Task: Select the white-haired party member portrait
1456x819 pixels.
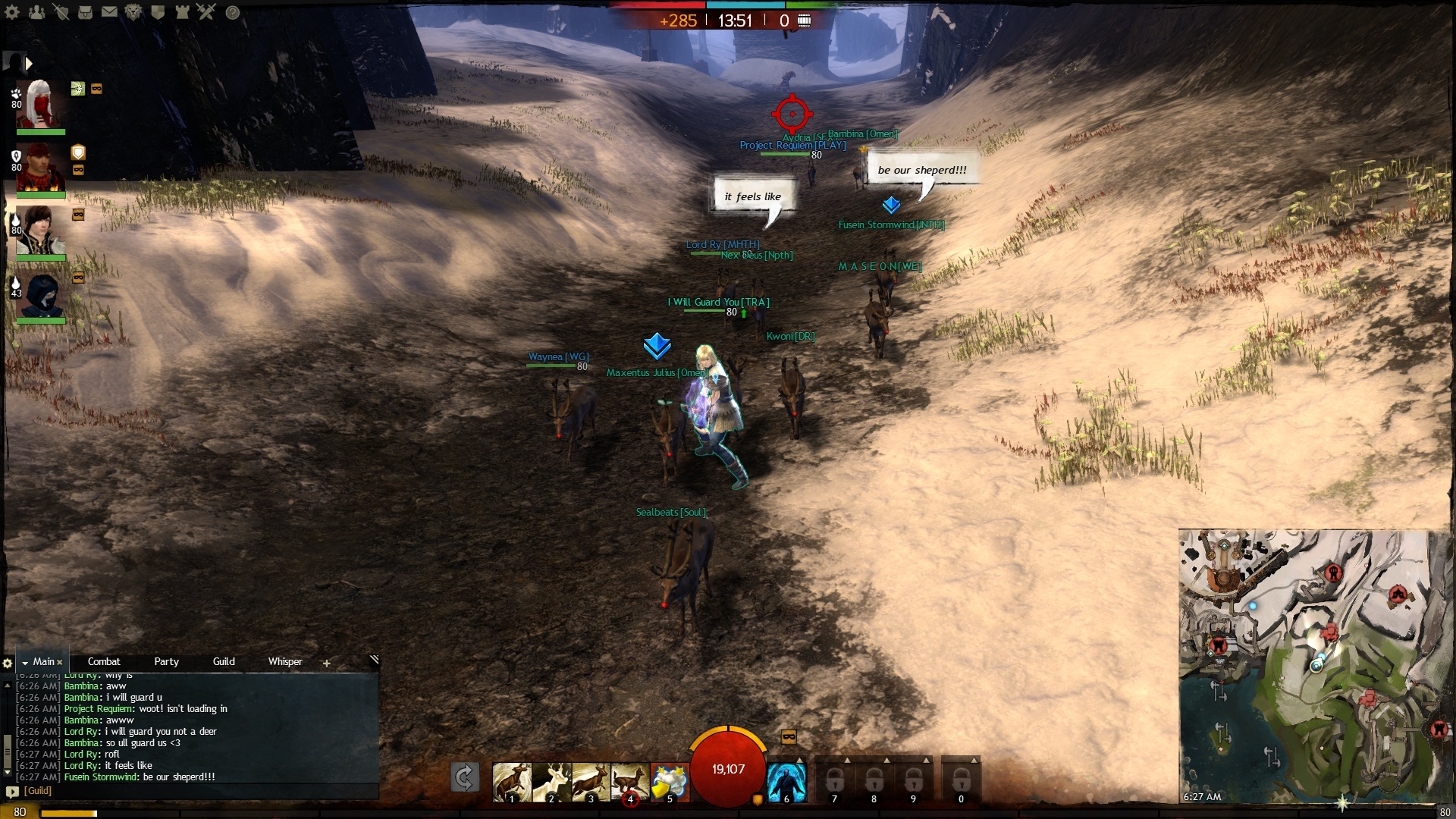Action: click(41, 105)
